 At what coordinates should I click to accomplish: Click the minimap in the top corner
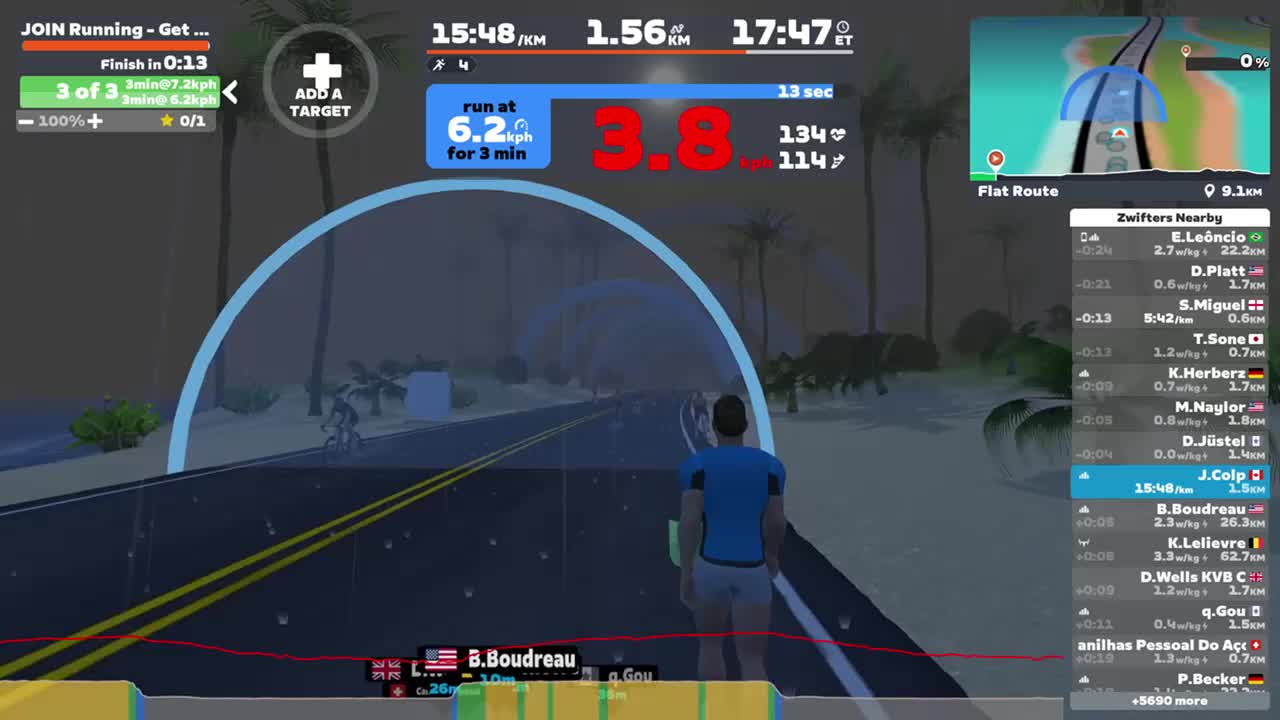(1120, 95)
